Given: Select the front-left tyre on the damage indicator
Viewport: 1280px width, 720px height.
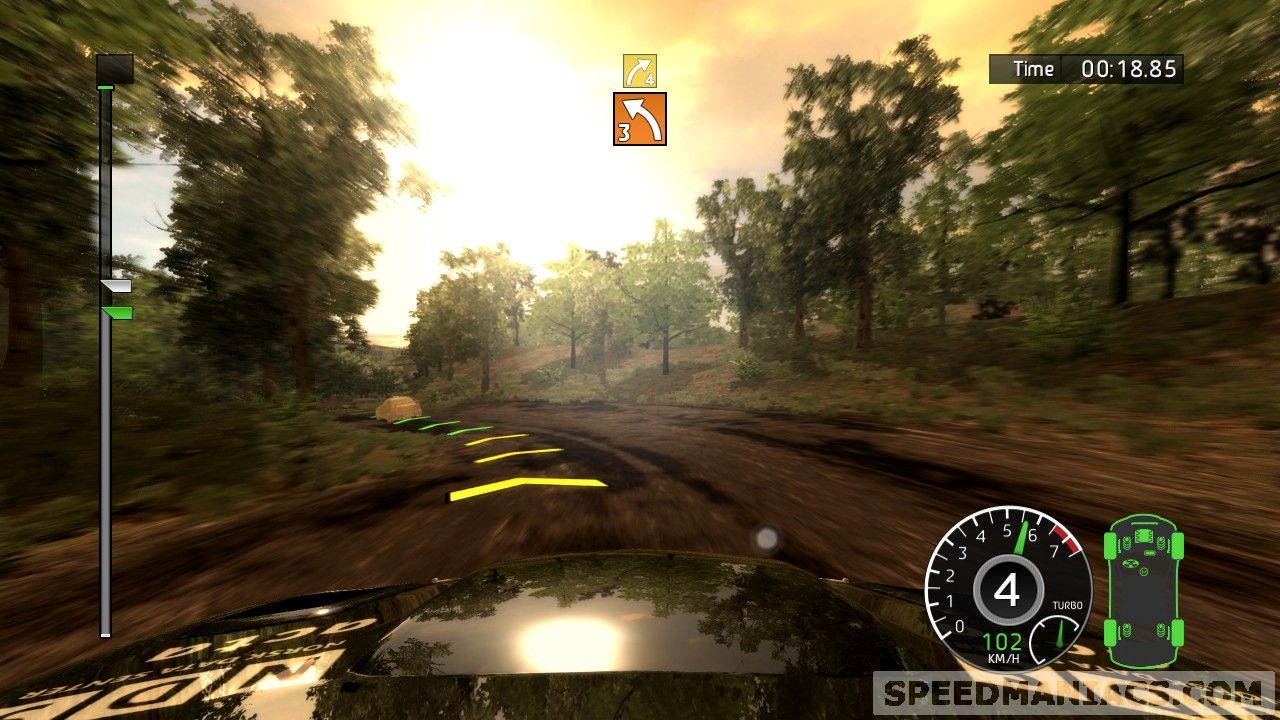Looking at the screenshot, I should 1109,546.
